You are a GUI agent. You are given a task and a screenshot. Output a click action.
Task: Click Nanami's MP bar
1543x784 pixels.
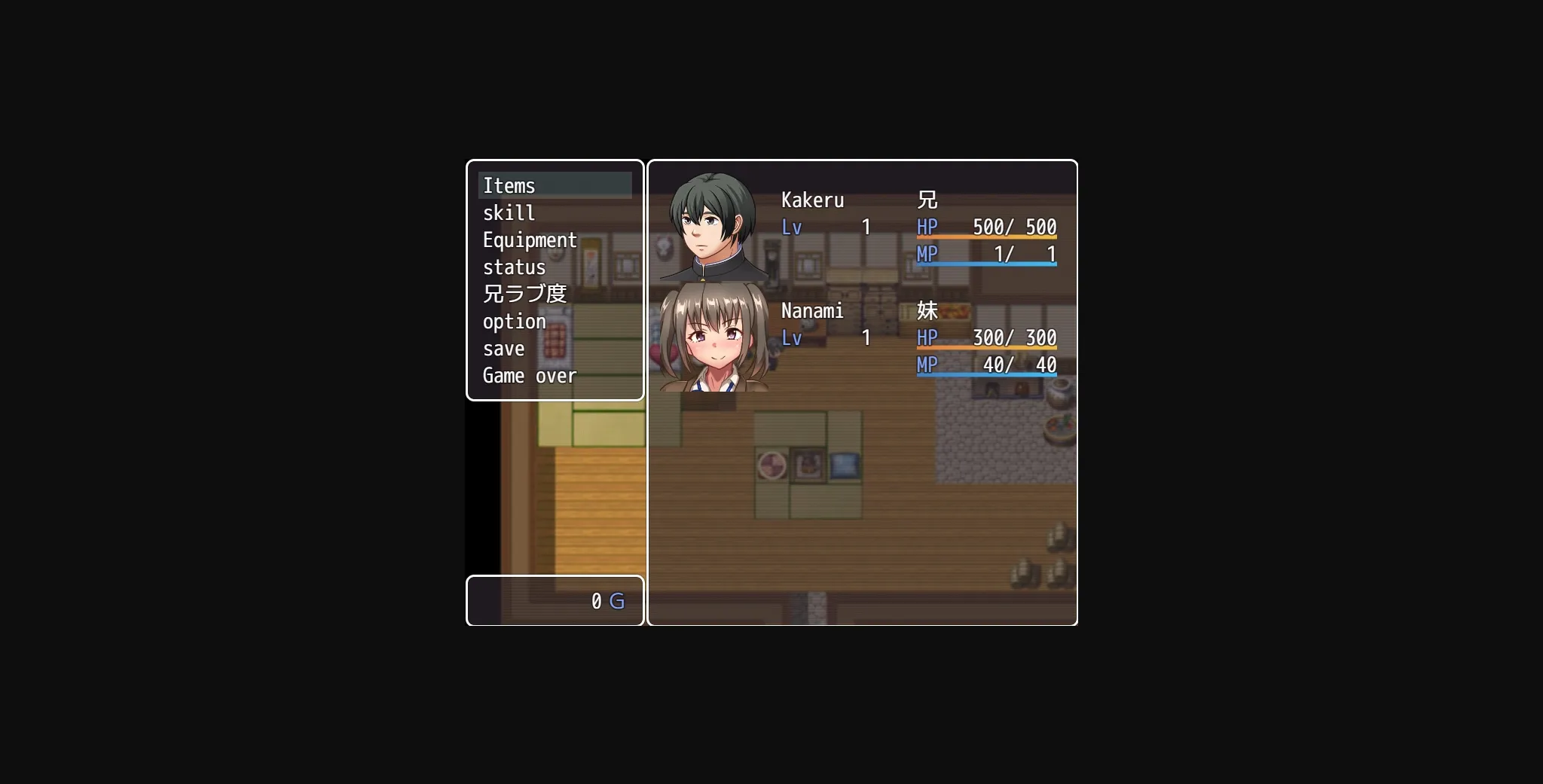click(x=987, y=366)
